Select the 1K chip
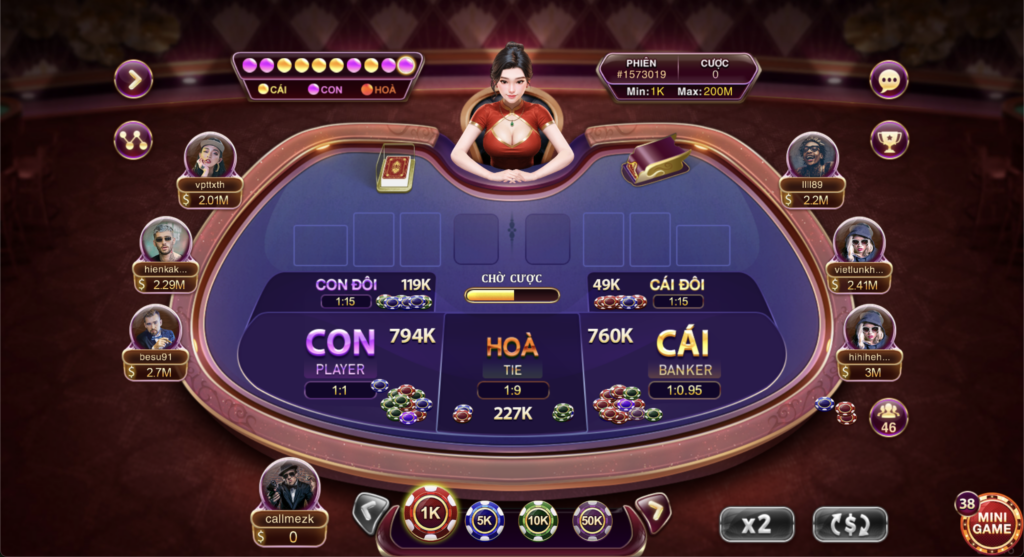Image resolution: width=1024 pixels, height=557 pixels. [x=430, y=514]
